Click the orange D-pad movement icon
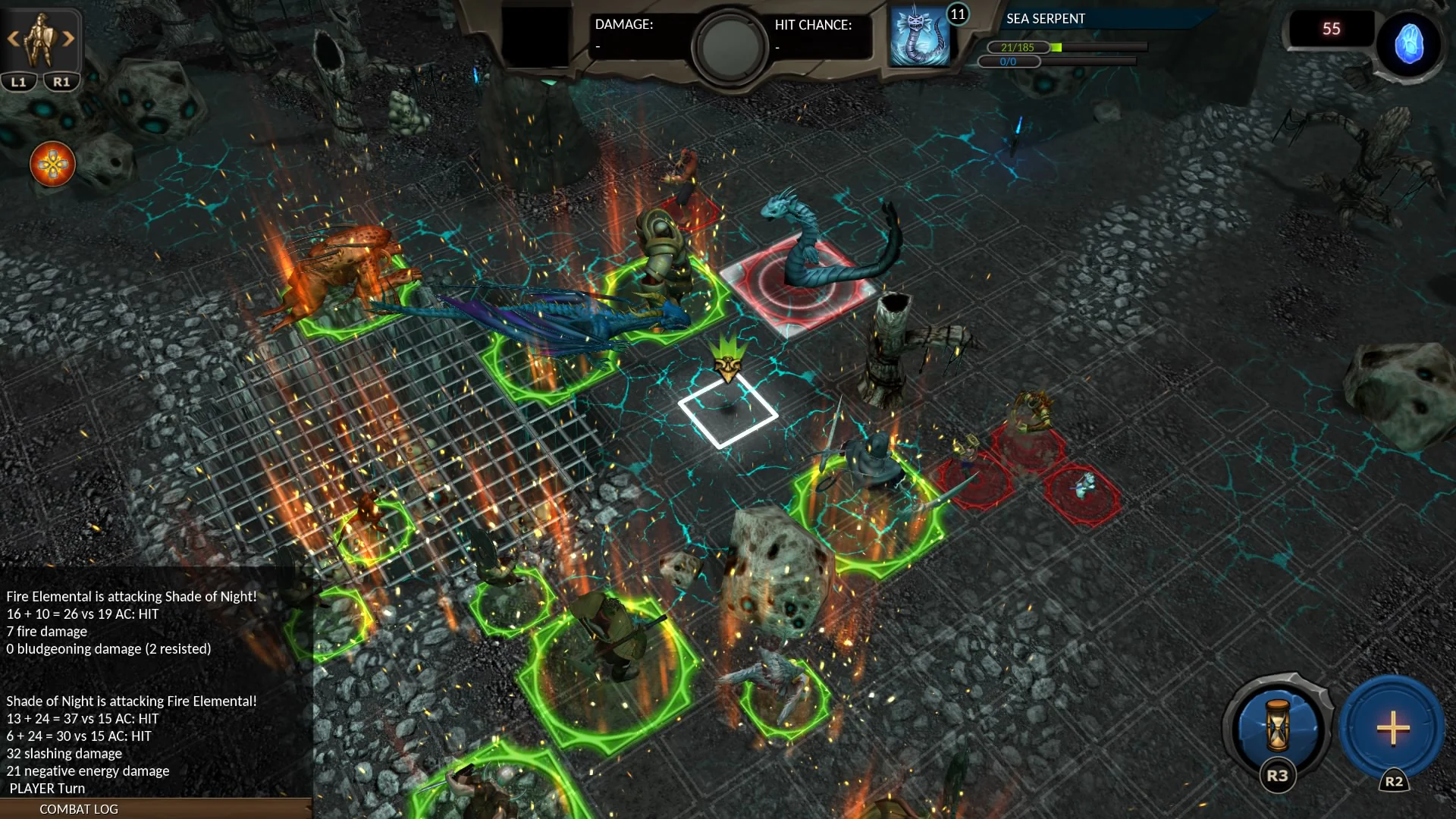This screenshot has height=819, width=1456. pyautogui.click(x=53, y=165)
